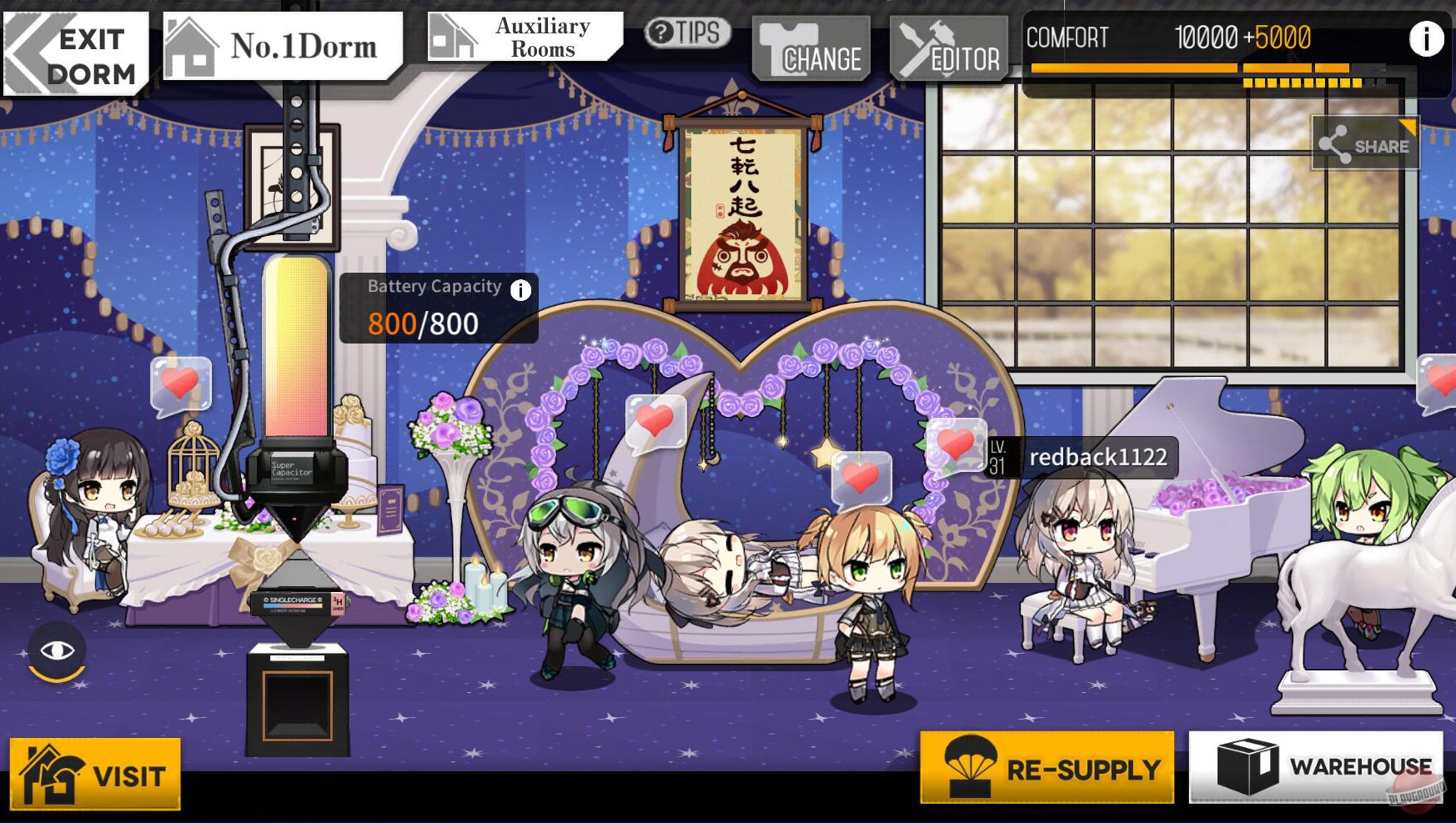Open the COMFORT info tooltip

1428,38
